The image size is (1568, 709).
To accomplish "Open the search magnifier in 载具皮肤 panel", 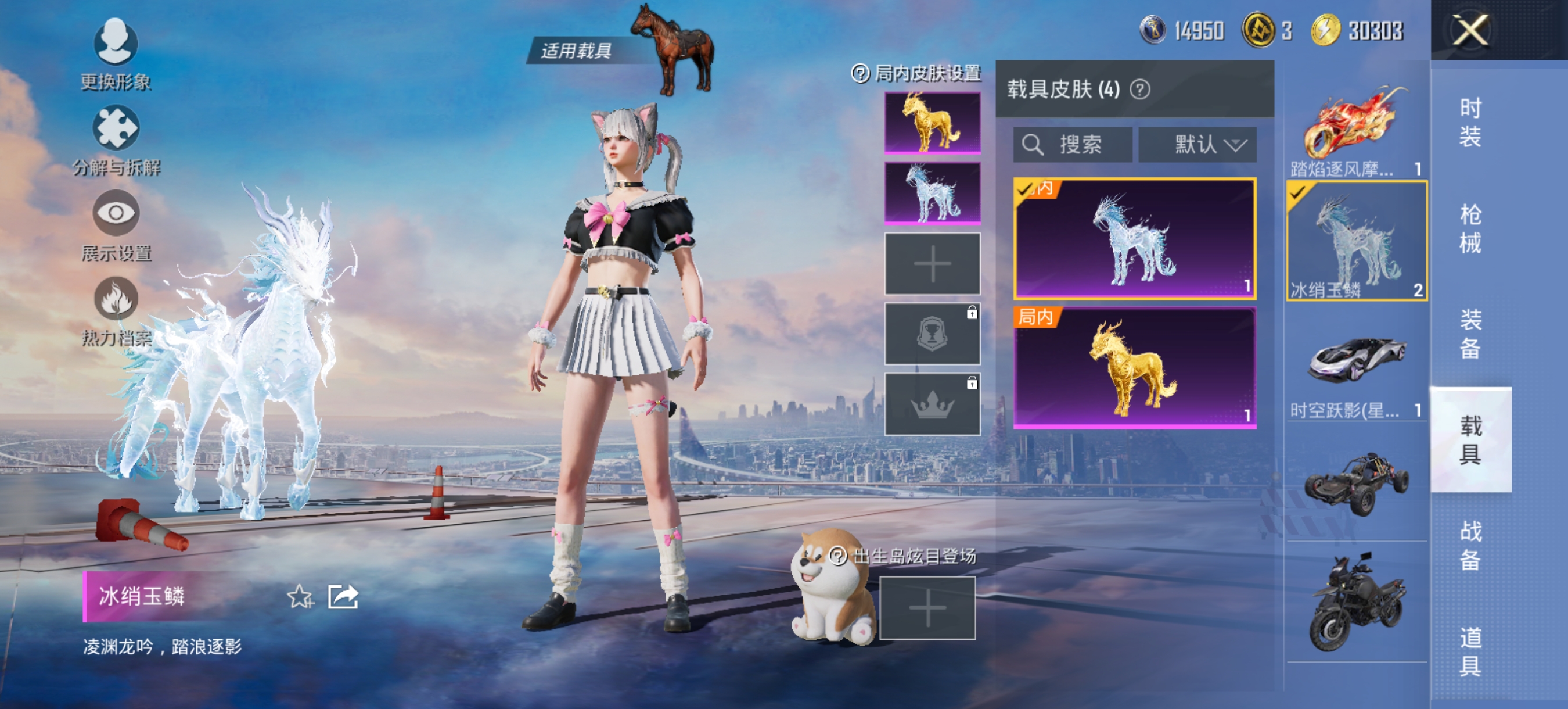I will [1034, 144].
